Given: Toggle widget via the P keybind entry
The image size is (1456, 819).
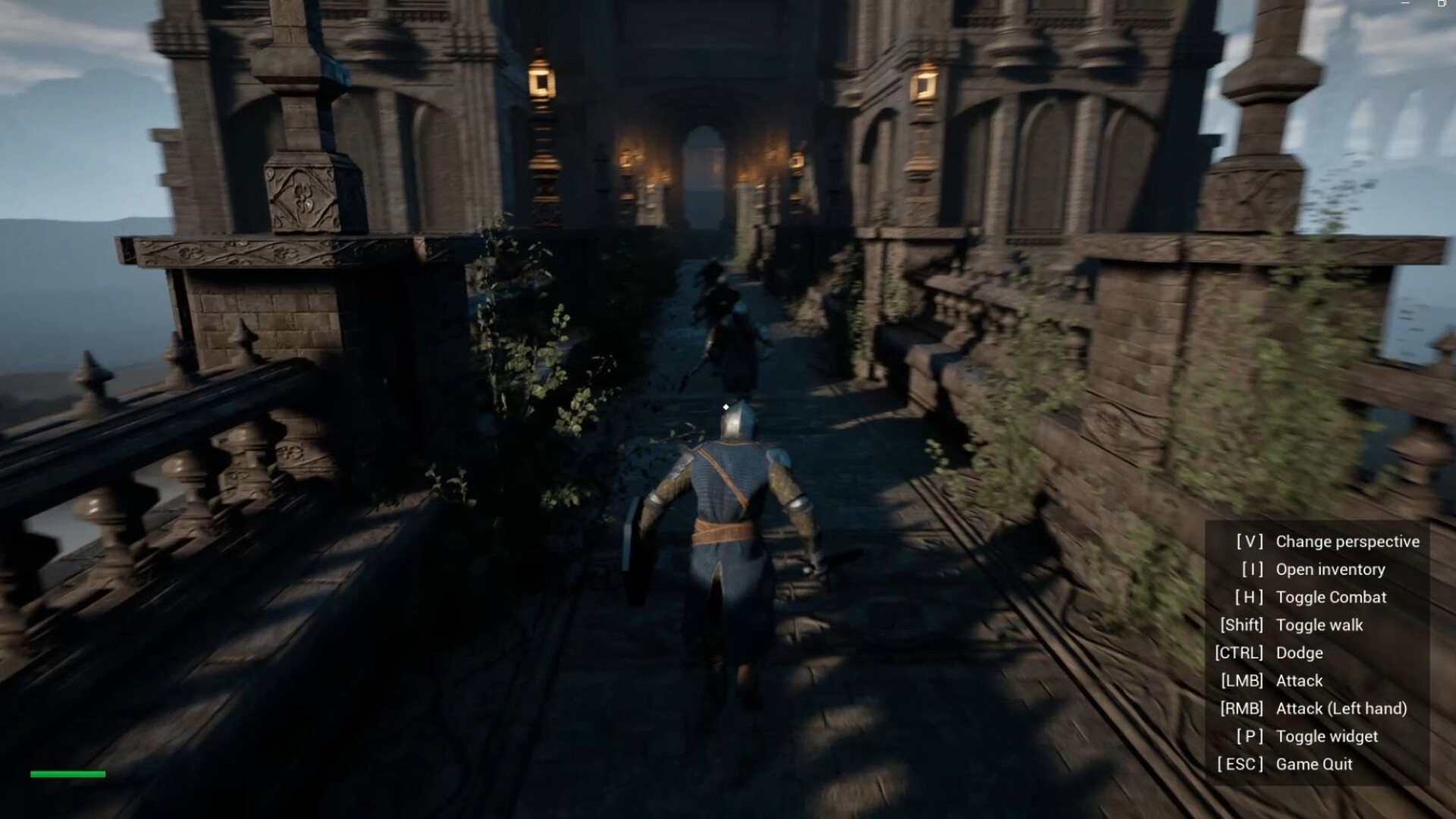Looking at the screenshot, I should click(x=1327, y=736).
